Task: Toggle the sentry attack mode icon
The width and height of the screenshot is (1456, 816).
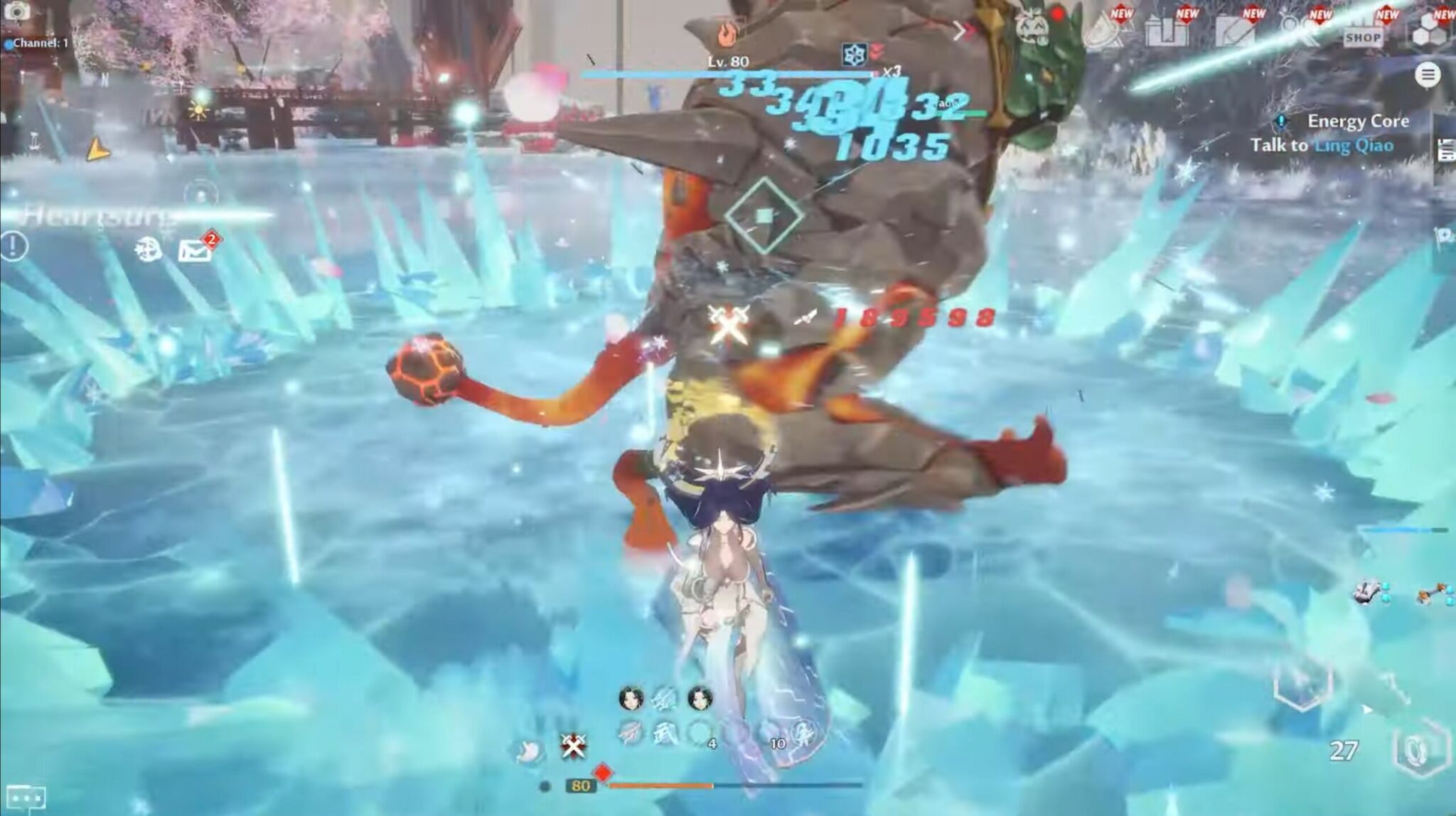Action: tap(528, 751)
